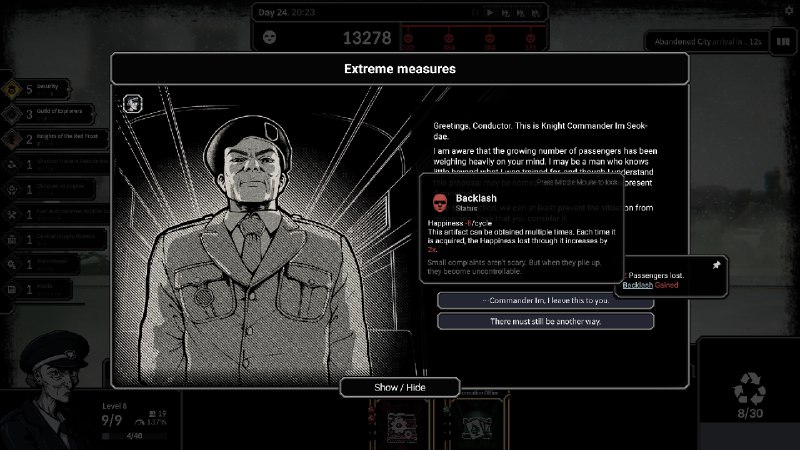Select "There must still be another way."
The height and width of the screenshot is (450, 800).
(x=545, y=321)
